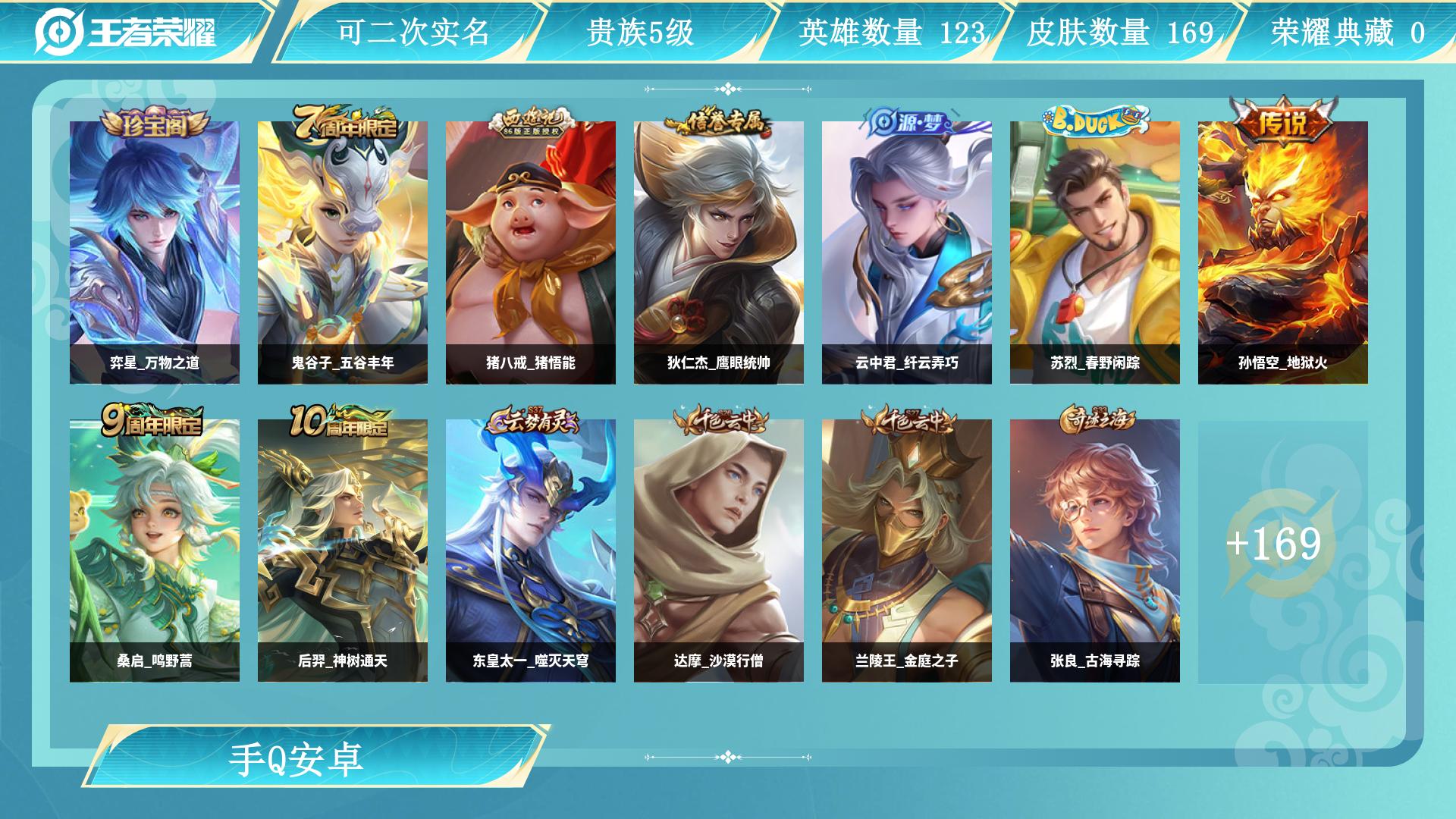Click the 英雄数量 123 label
Screen dimensions: 1456x819
(891, 31)
